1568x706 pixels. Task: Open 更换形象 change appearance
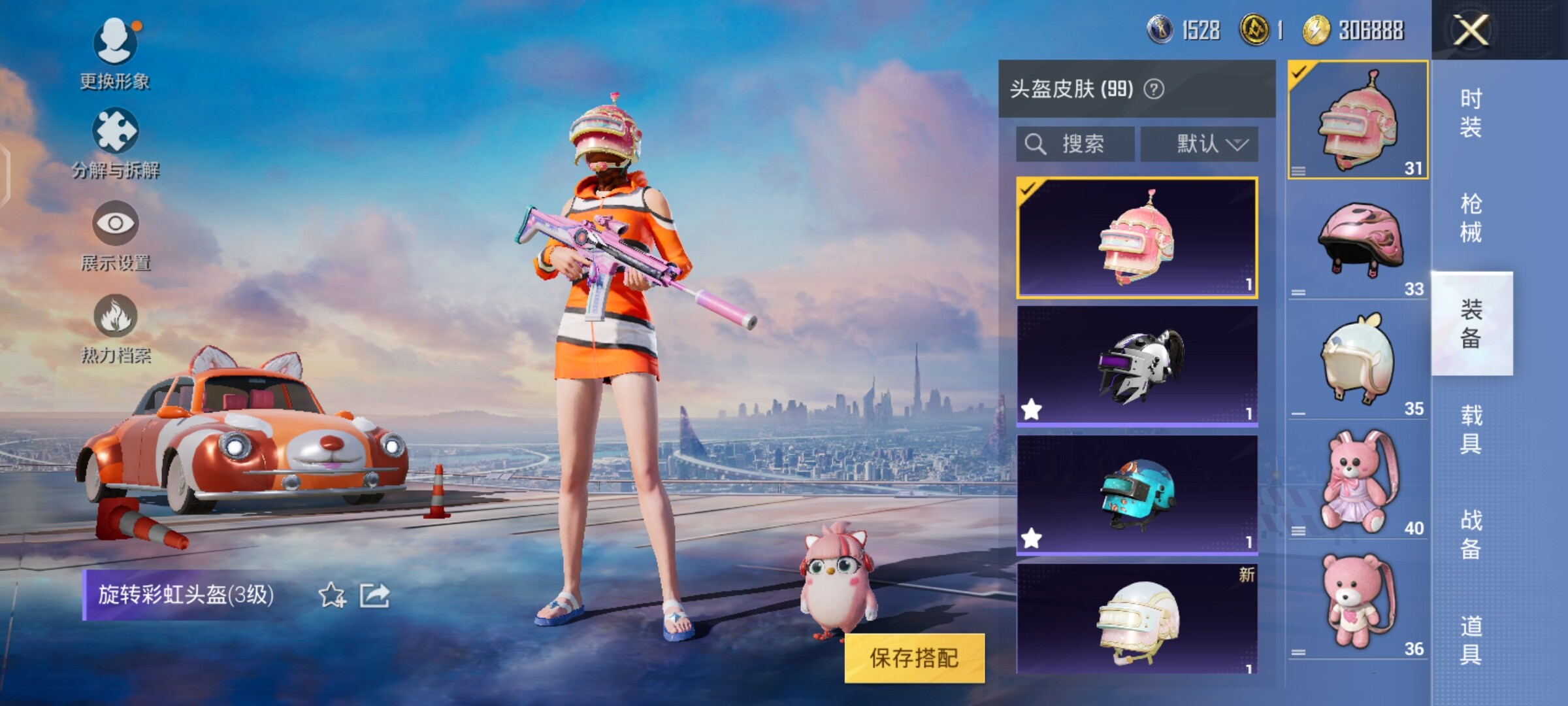pyautogui.click(x=115, y=54)
